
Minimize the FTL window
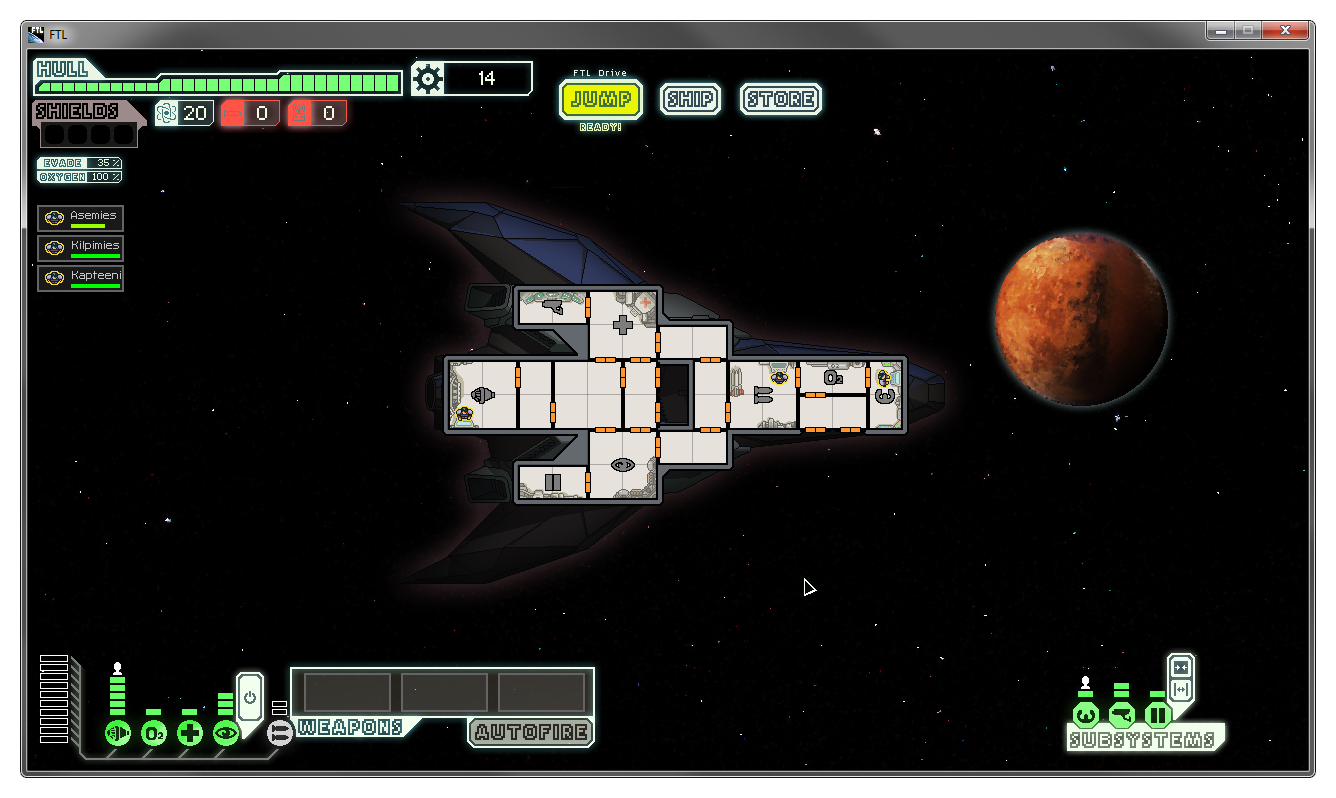1219,32
